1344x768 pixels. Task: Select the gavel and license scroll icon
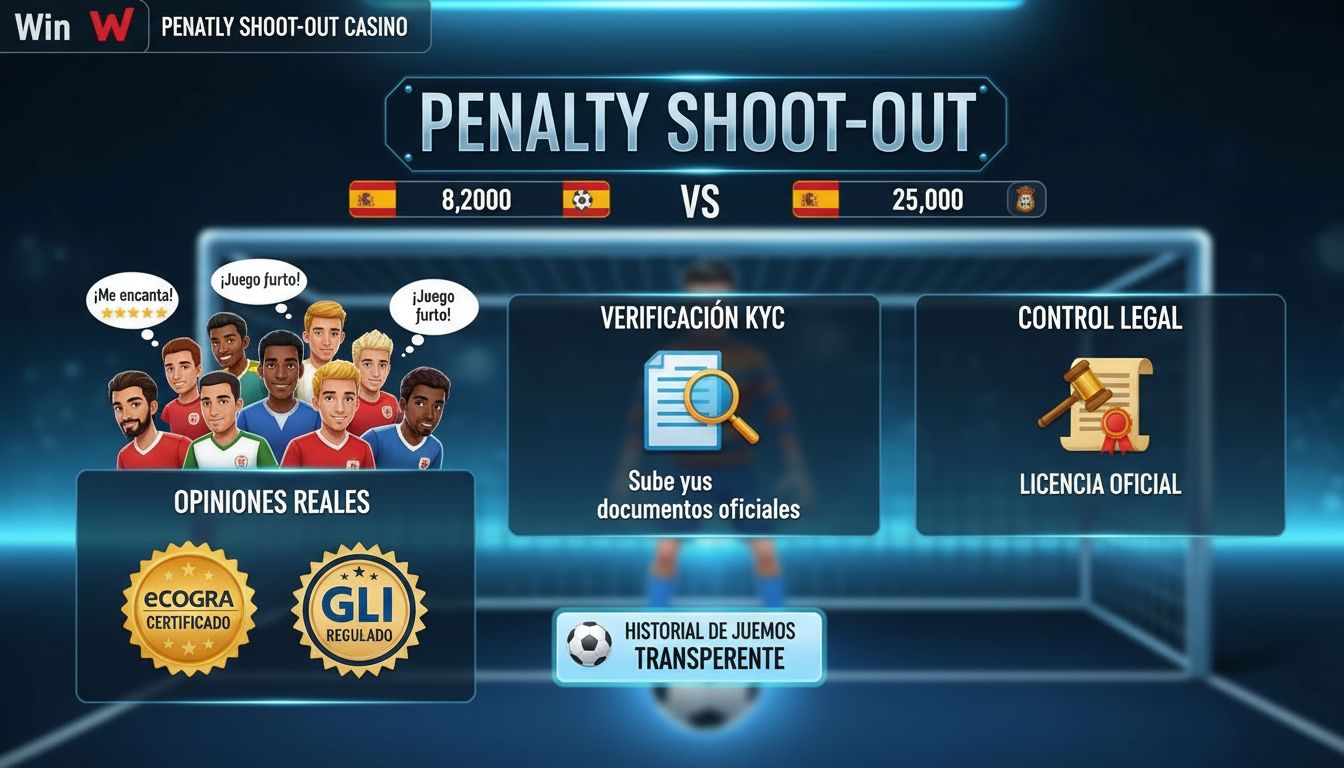(x=1097, y=405)
